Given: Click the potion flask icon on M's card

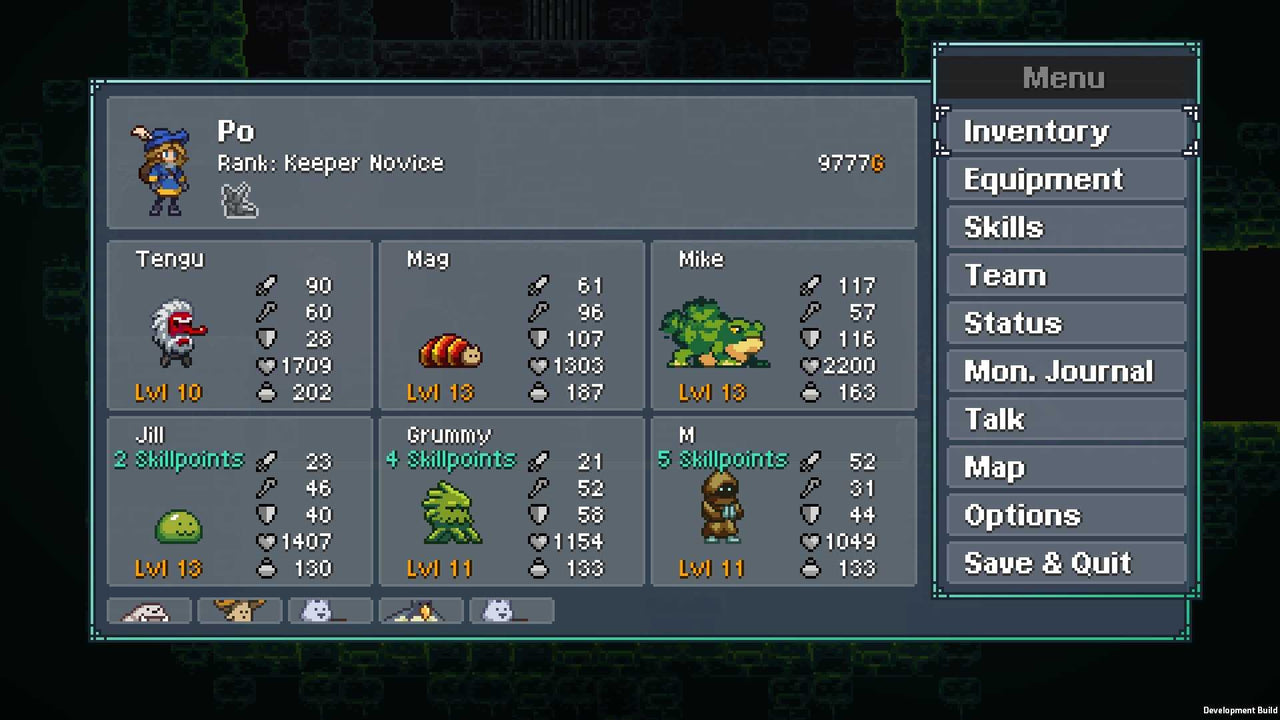Looking at the screenshot, I should (x=811, y=568).
